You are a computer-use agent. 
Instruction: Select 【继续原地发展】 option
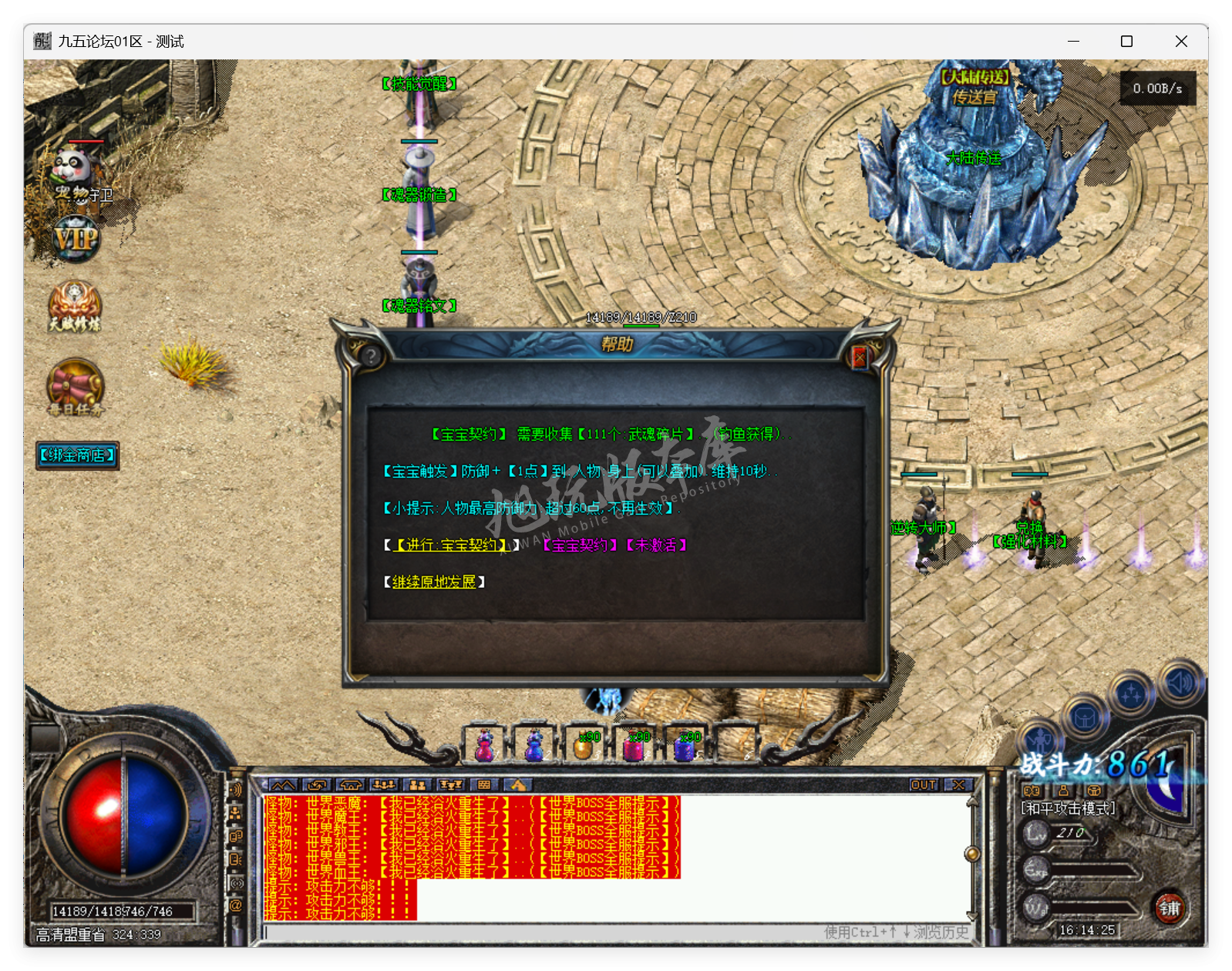coord(434,583)
